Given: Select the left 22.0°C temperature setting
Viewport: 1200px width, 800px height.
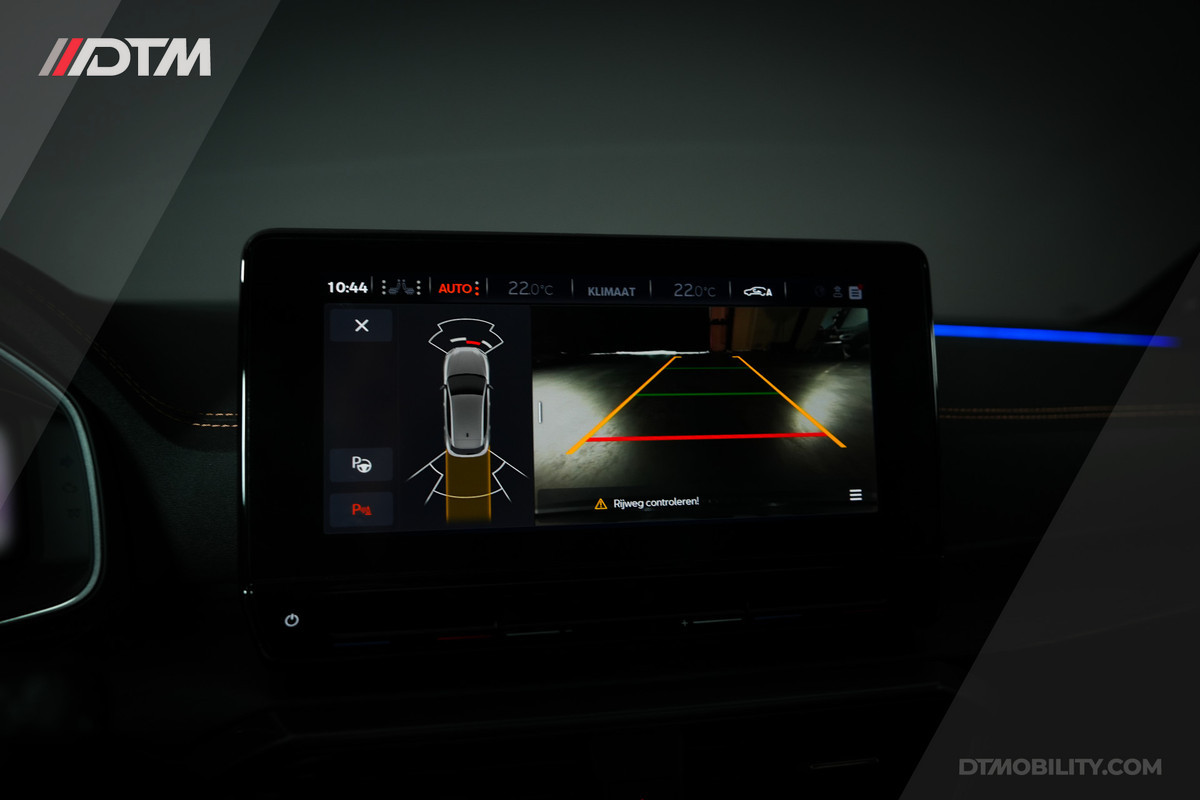Looking at the screenshot, I should [x=529, y=290].
